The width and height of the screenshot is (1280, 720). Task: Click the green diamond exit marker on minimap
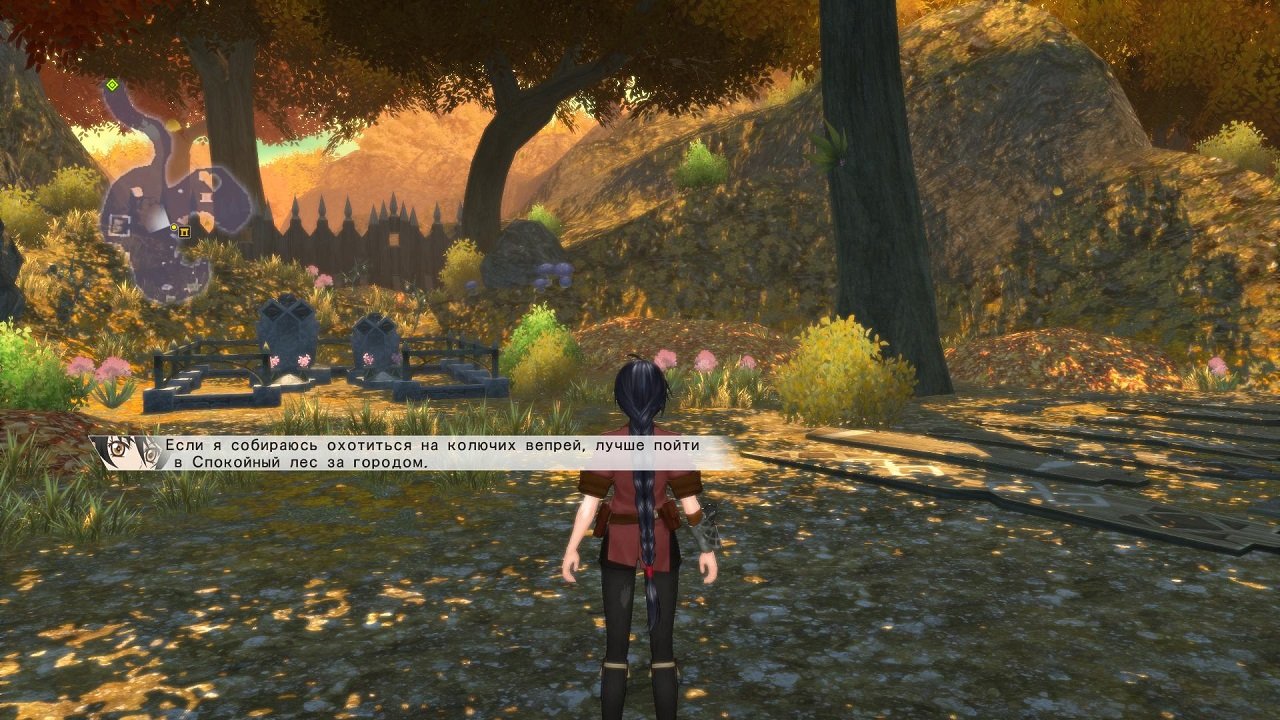112,86
